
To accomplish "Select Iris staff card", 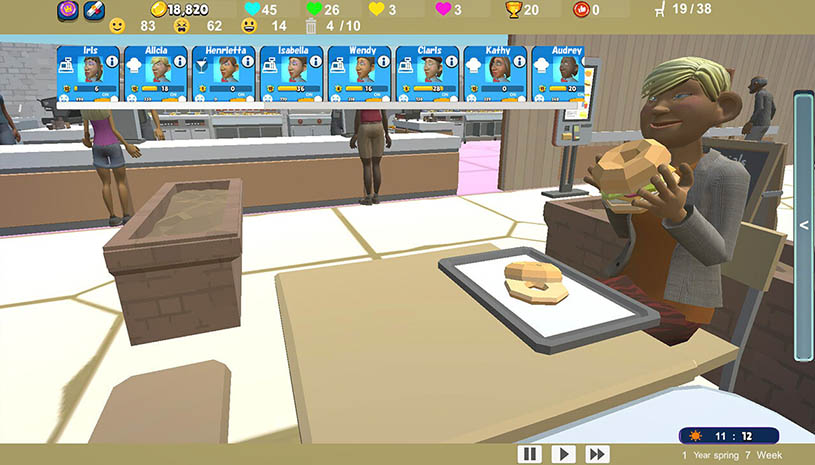I will (x=88, y=73).
